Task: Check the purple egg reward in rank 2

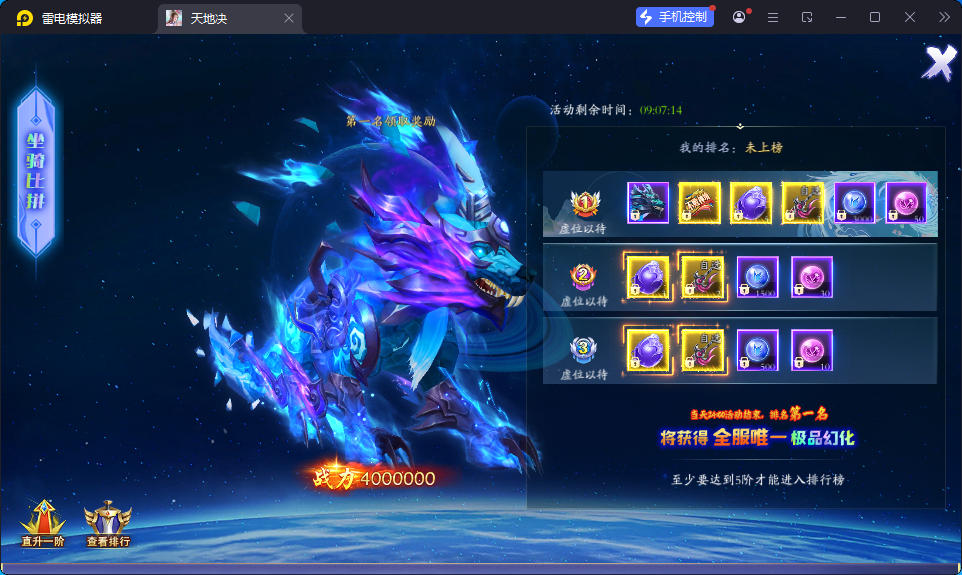Action: click(x=648, y=277)
